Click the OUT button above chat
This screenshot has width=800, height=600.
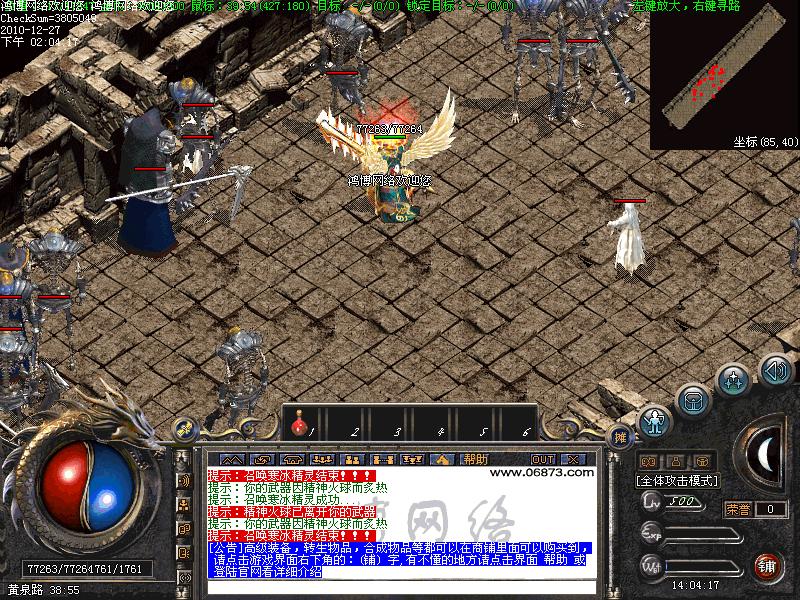click(543, 459)
